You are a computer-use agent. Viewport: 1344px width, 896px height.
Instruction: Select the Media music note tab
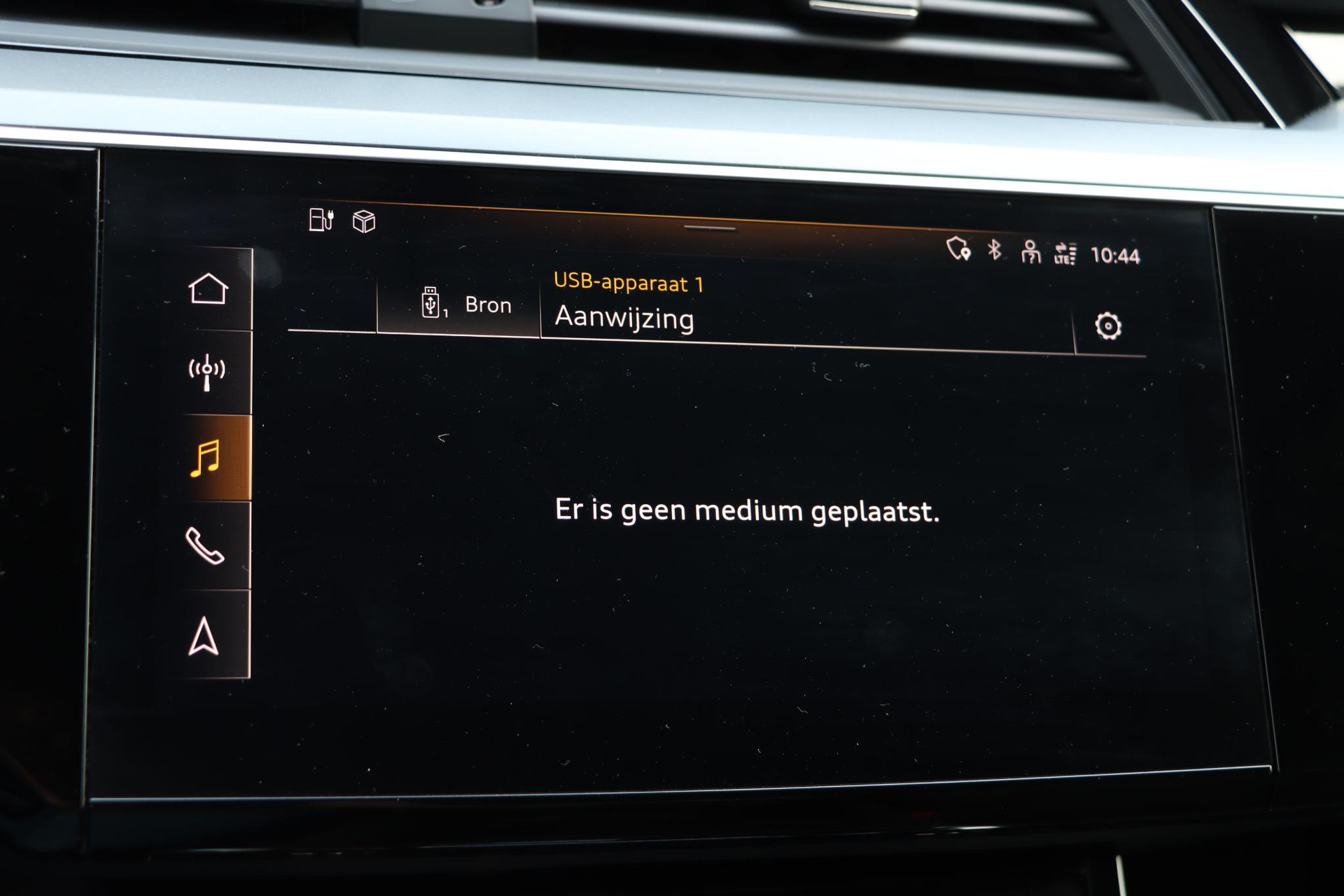click(206, 458)
